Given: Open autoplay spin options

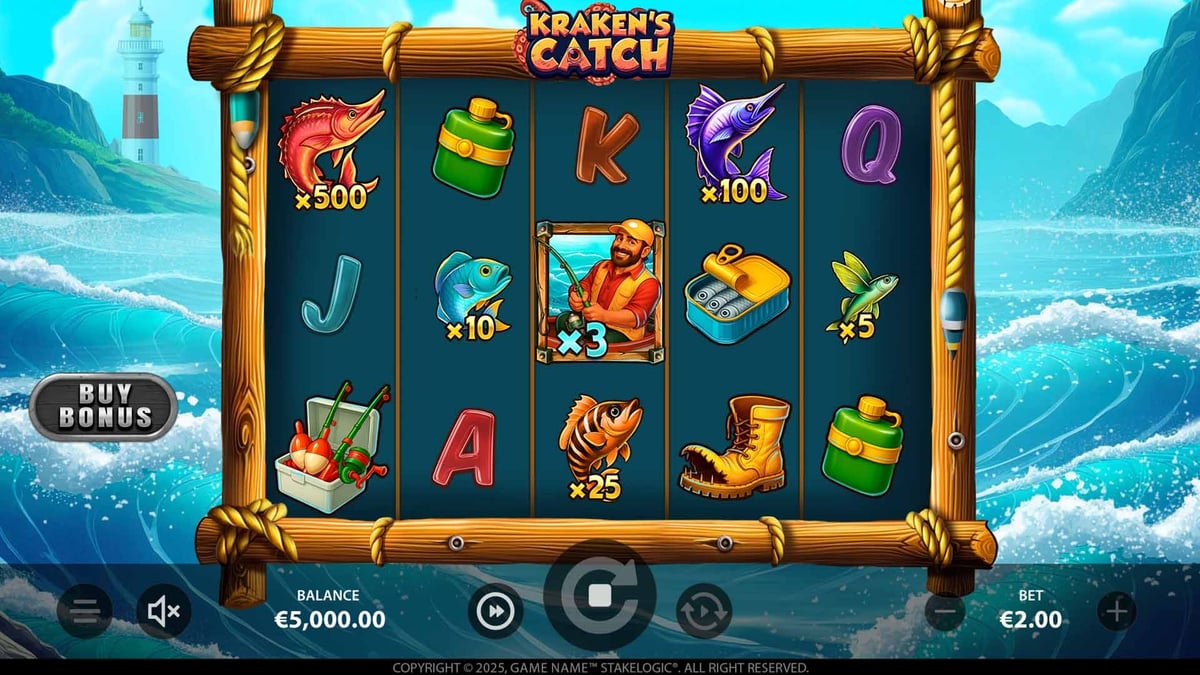Looking at the screenshot, I should click(704, 610).
